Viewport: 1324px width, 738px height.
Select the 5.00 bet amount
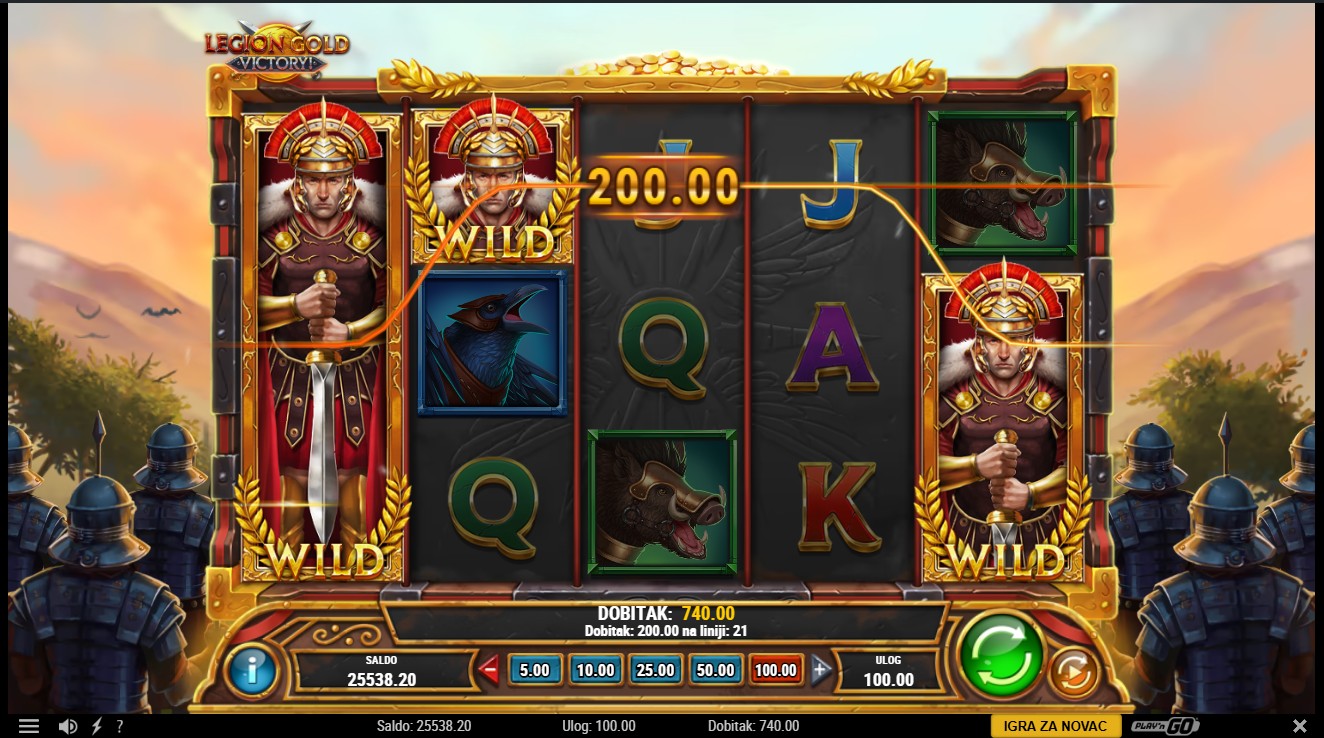pos(535,670)
